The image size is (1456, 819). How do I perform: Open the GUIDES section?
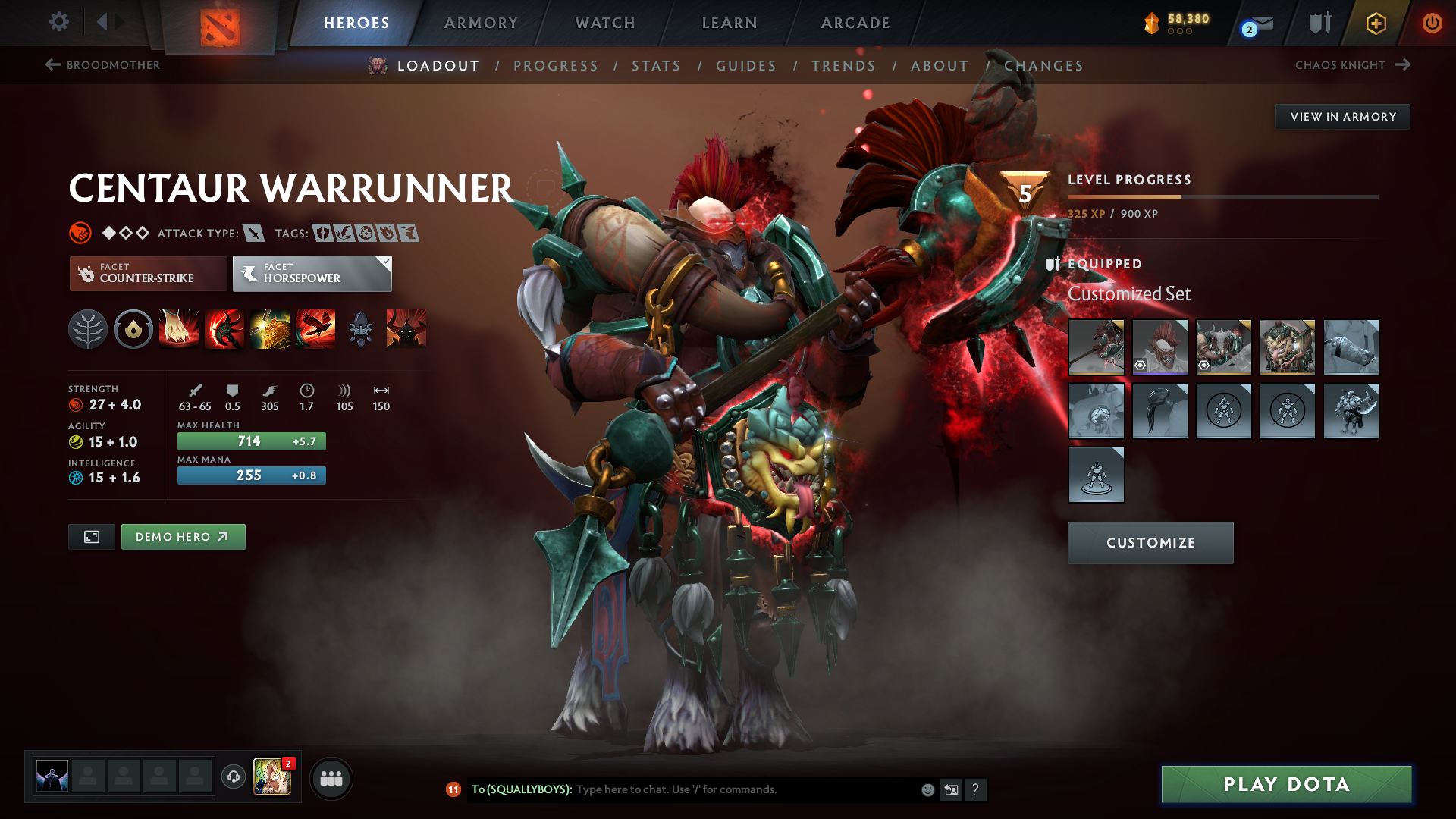[745, 65]
